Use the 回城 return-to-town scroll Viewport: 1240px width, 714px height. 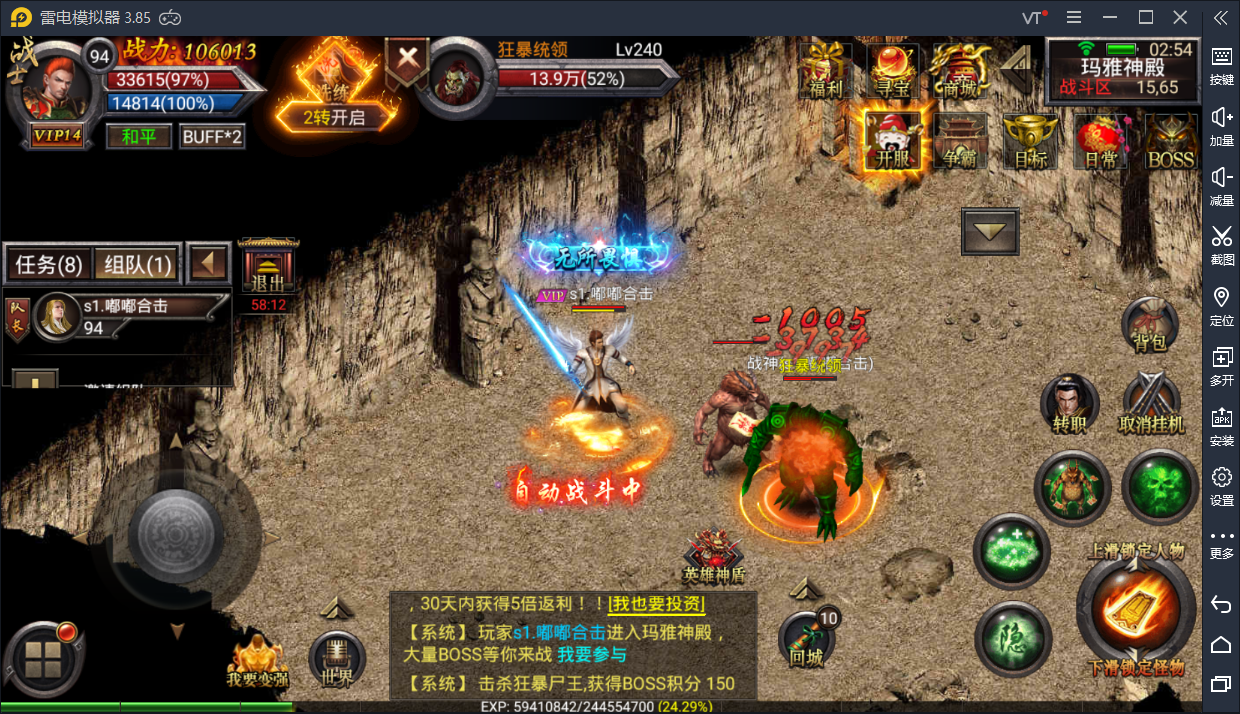point(807,638)
